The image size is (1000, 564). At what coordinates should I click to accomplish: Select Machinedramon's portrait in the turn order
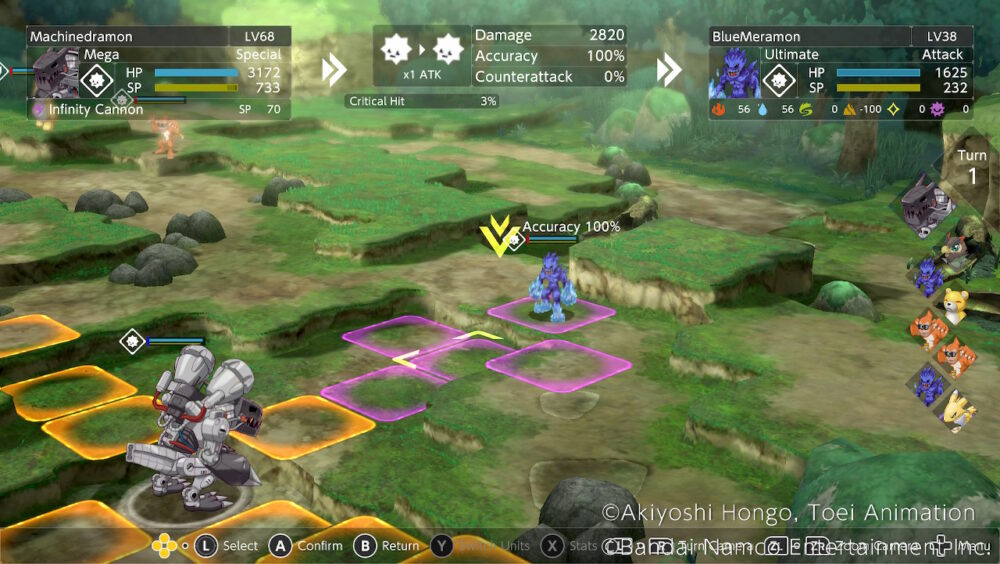(926, 206)
